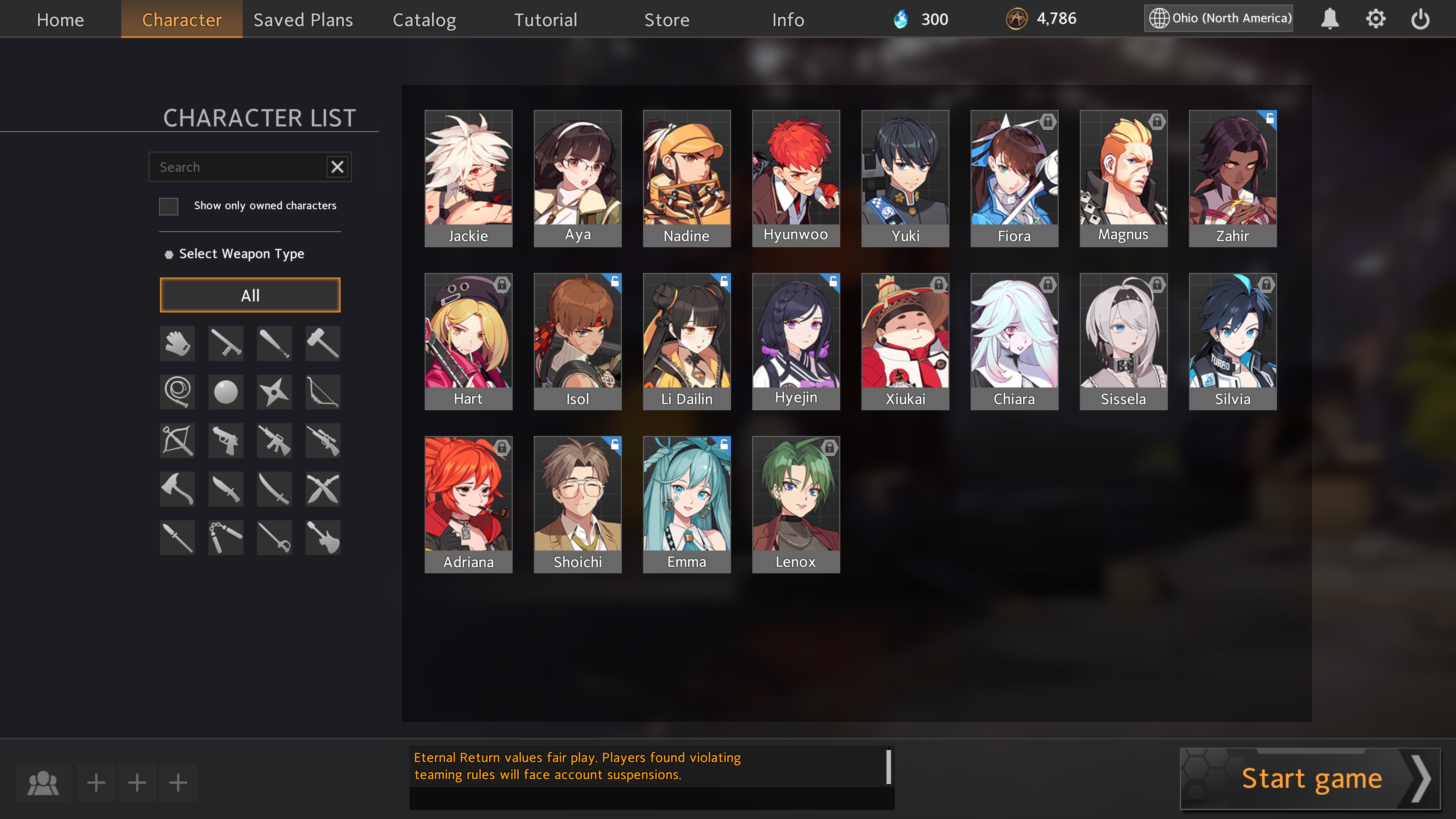This screenshot has height=819, width=1456.
Task: Open the Saved Plans tab
Action: click(303, 19)
